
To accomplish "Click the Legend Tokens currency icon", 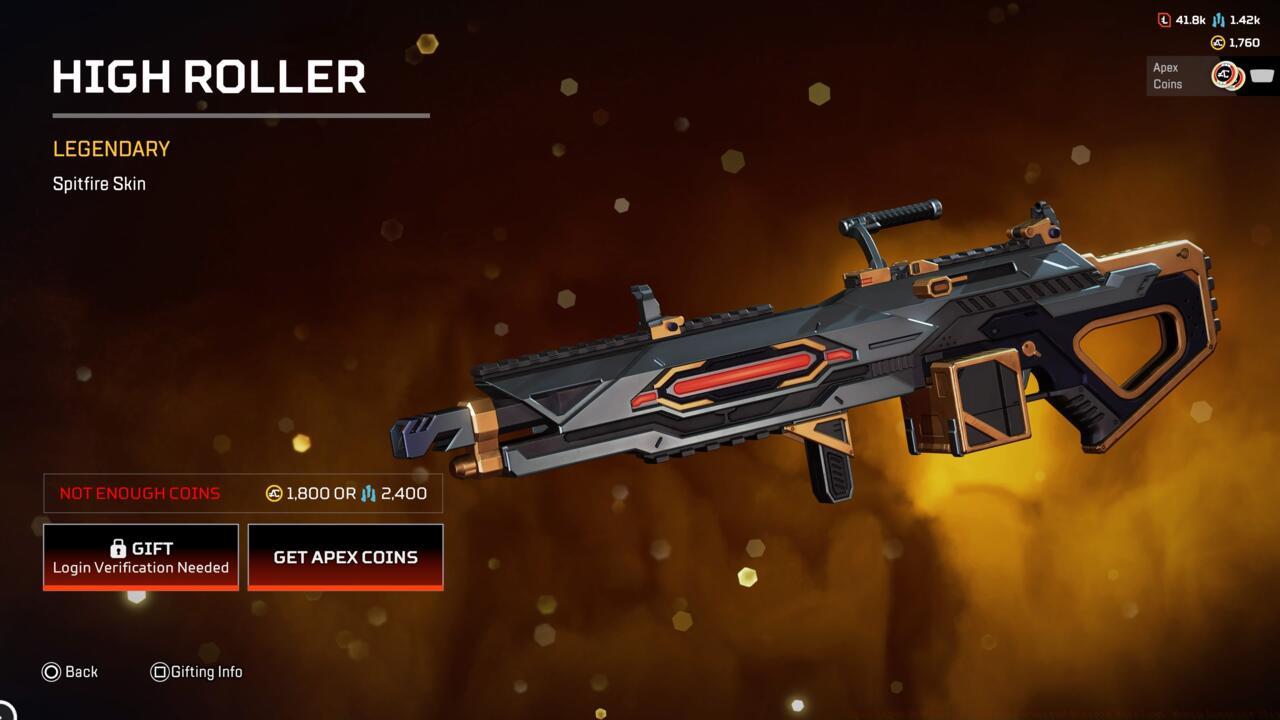I will (1164, 19).
